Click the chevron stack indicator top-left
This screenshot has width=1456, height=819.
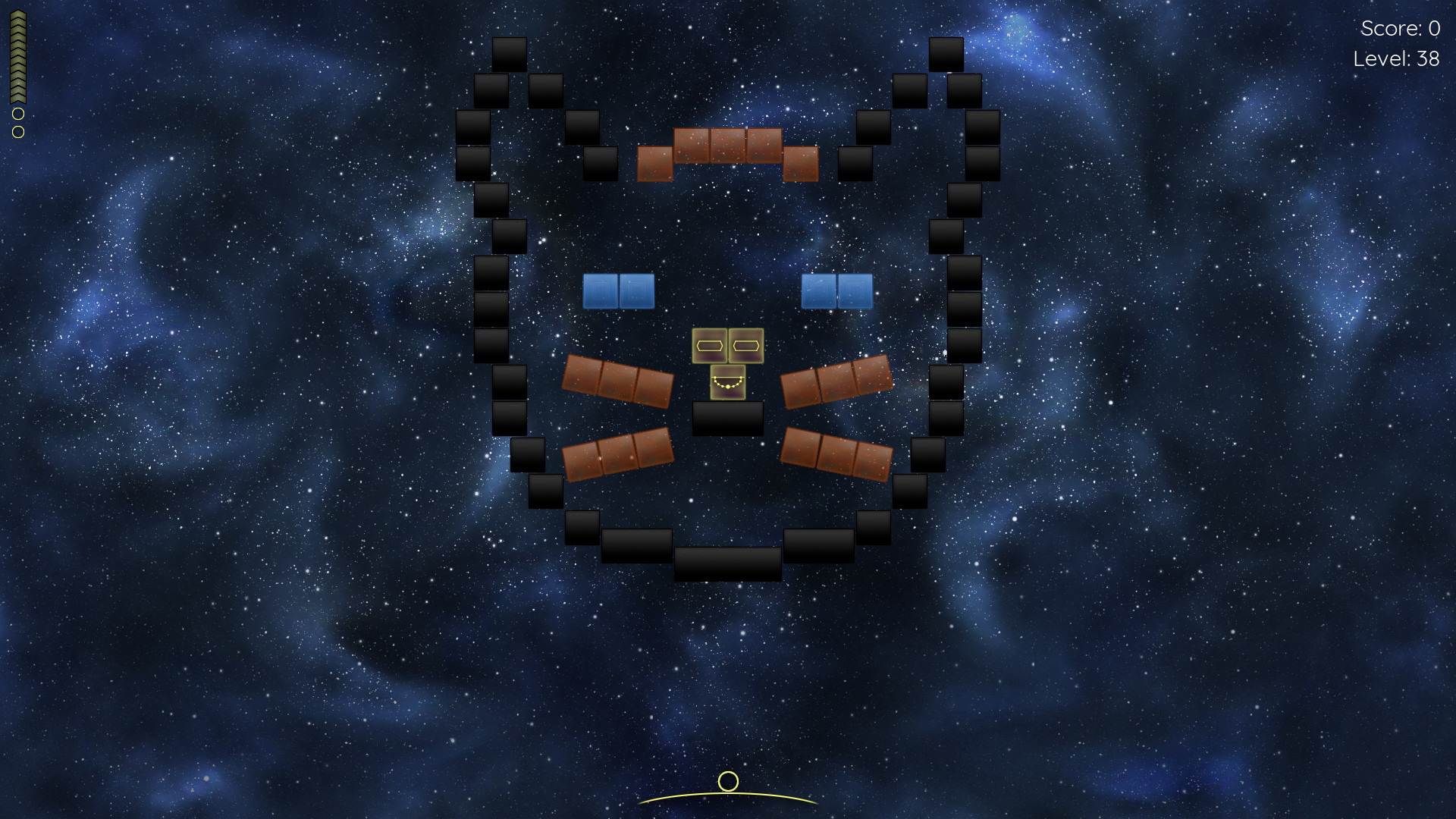click(x=17, y=55)
